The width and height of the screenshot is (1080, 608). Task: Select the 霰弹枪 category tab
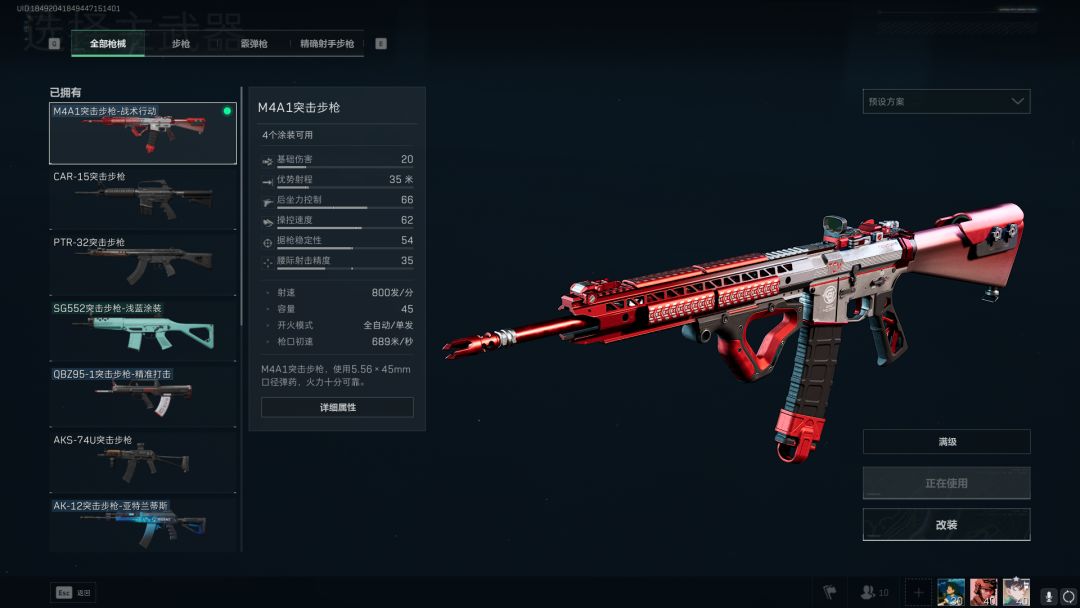click(x=254, y=44)
